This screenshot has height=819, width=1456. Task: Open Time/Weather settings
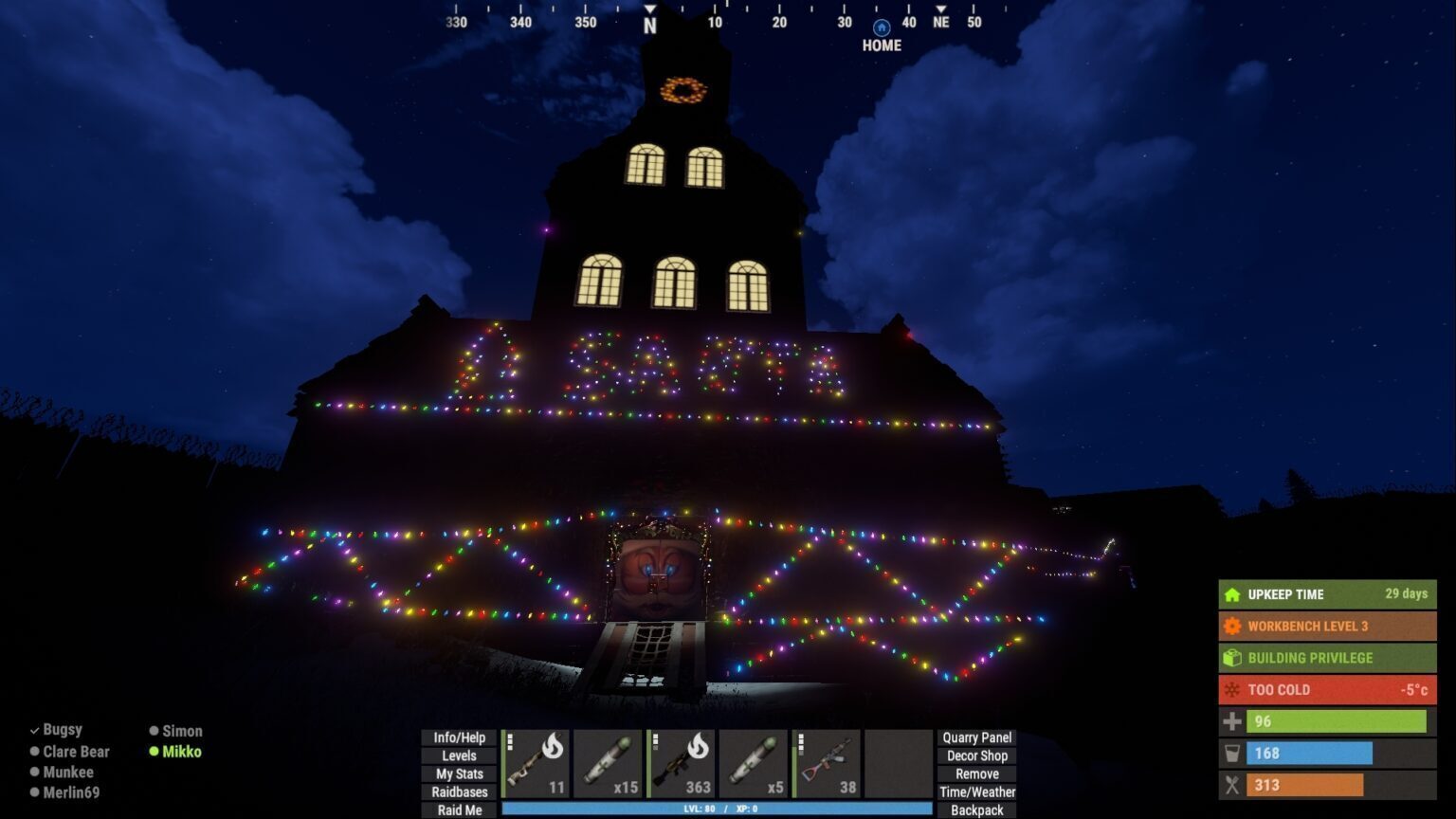[x=976, y=792]
